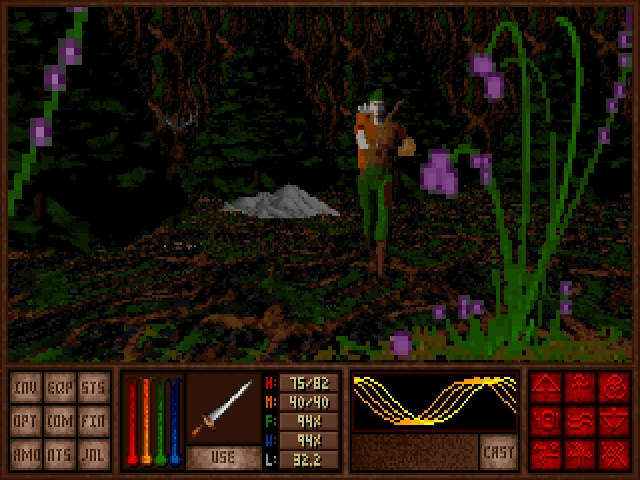
Task: Select the equipped sword weapon slot
Action: point(223,408)
